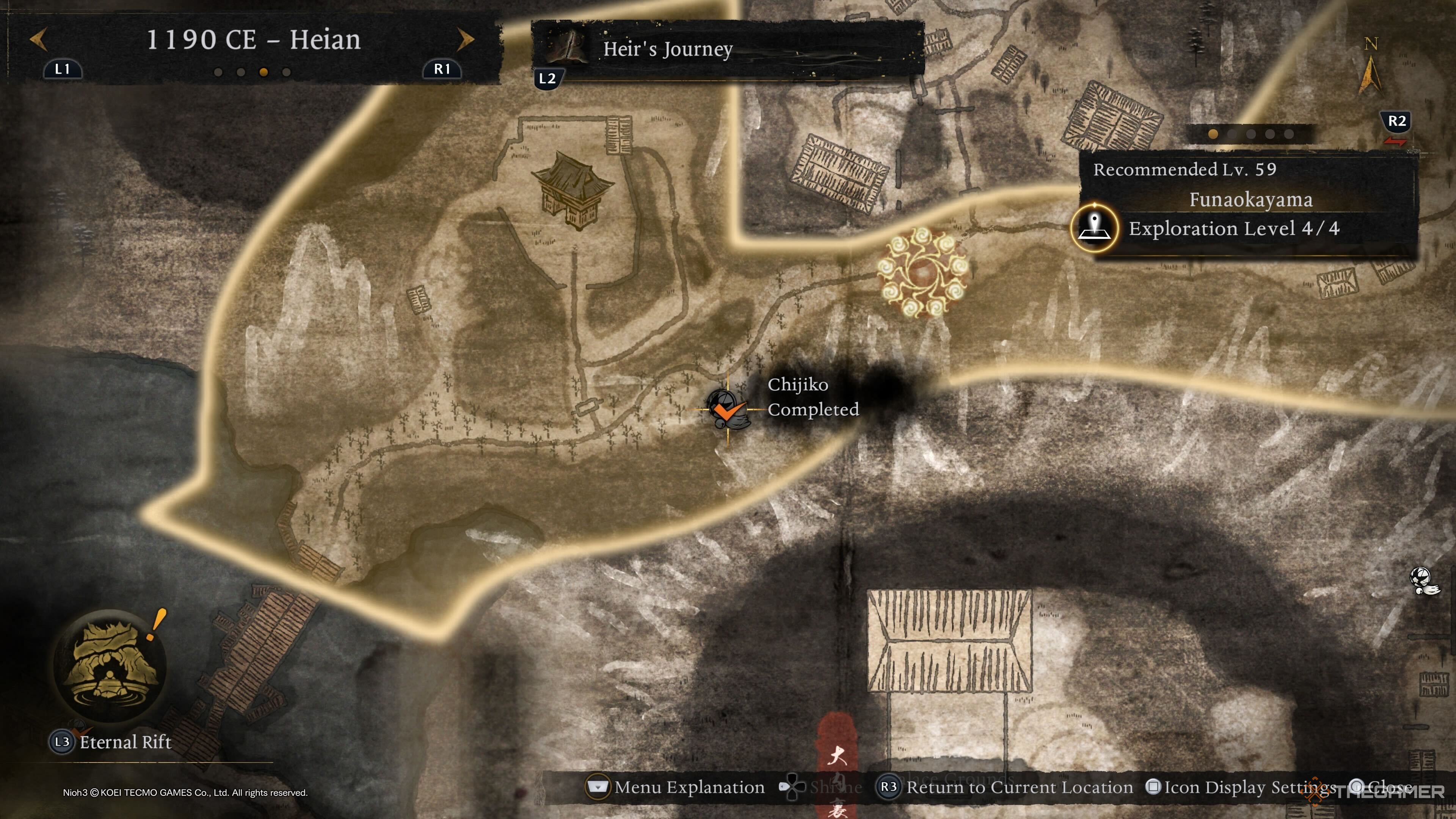Advance to the next era with right arrow
The height and width of the screenshot is (819, 1456).
(x=465, y=39)
